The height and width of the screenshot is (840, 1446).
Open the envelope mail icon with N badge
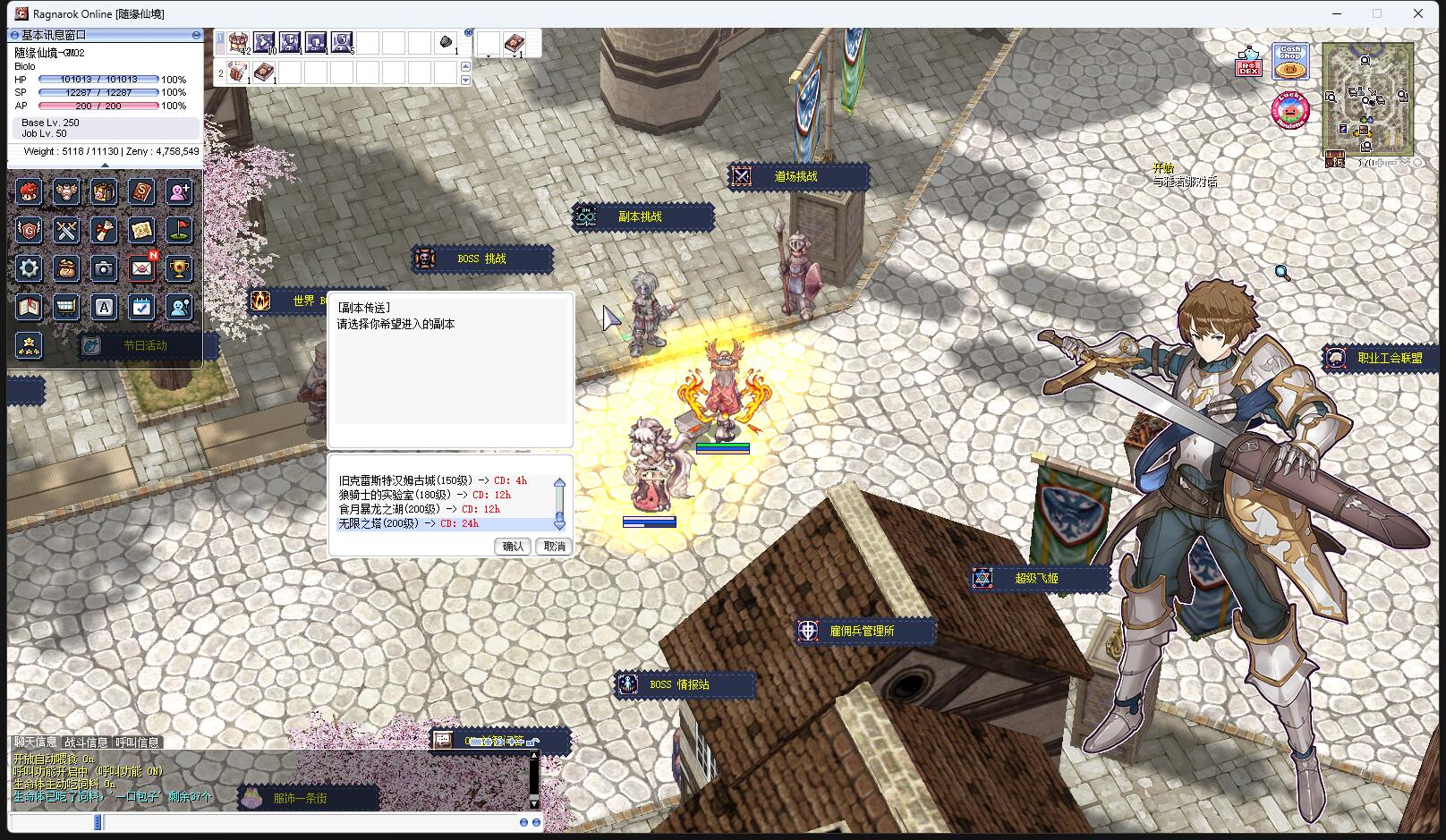[x=141, y=268]
